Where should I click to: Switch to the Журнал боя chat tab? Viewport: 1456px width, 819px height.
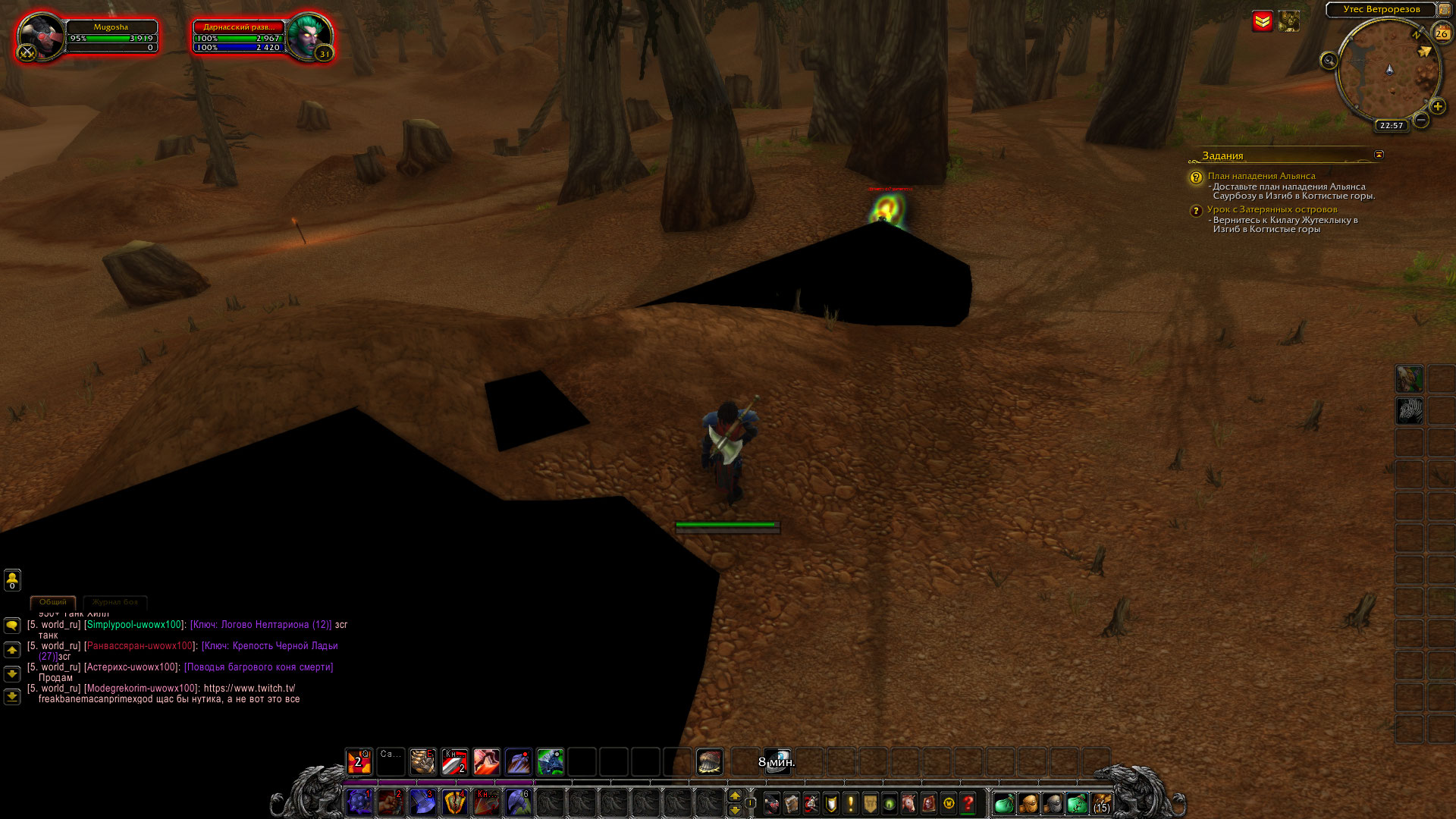click(115, 602)
